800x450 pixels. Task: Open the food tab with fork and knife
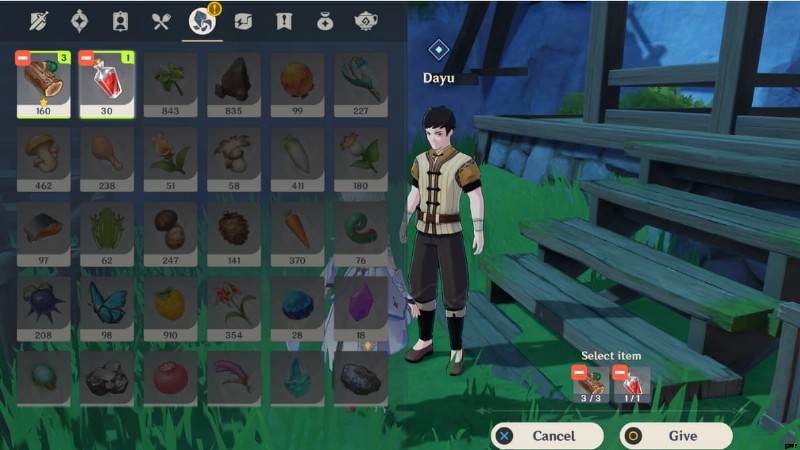coord(160,20)
